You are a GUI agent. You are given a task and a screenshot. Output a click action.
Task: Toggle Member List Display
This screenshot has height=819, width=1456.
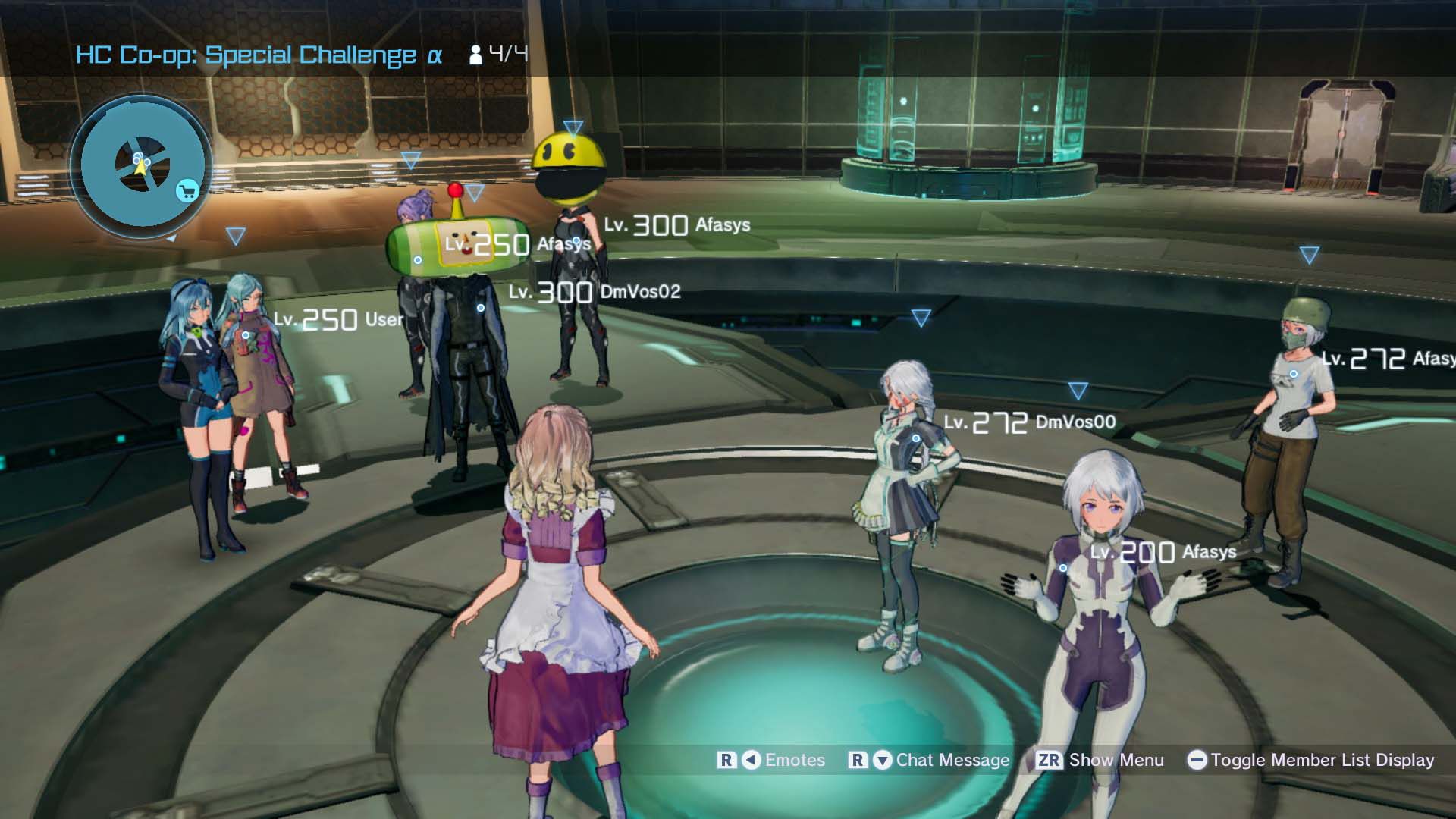1323,761
